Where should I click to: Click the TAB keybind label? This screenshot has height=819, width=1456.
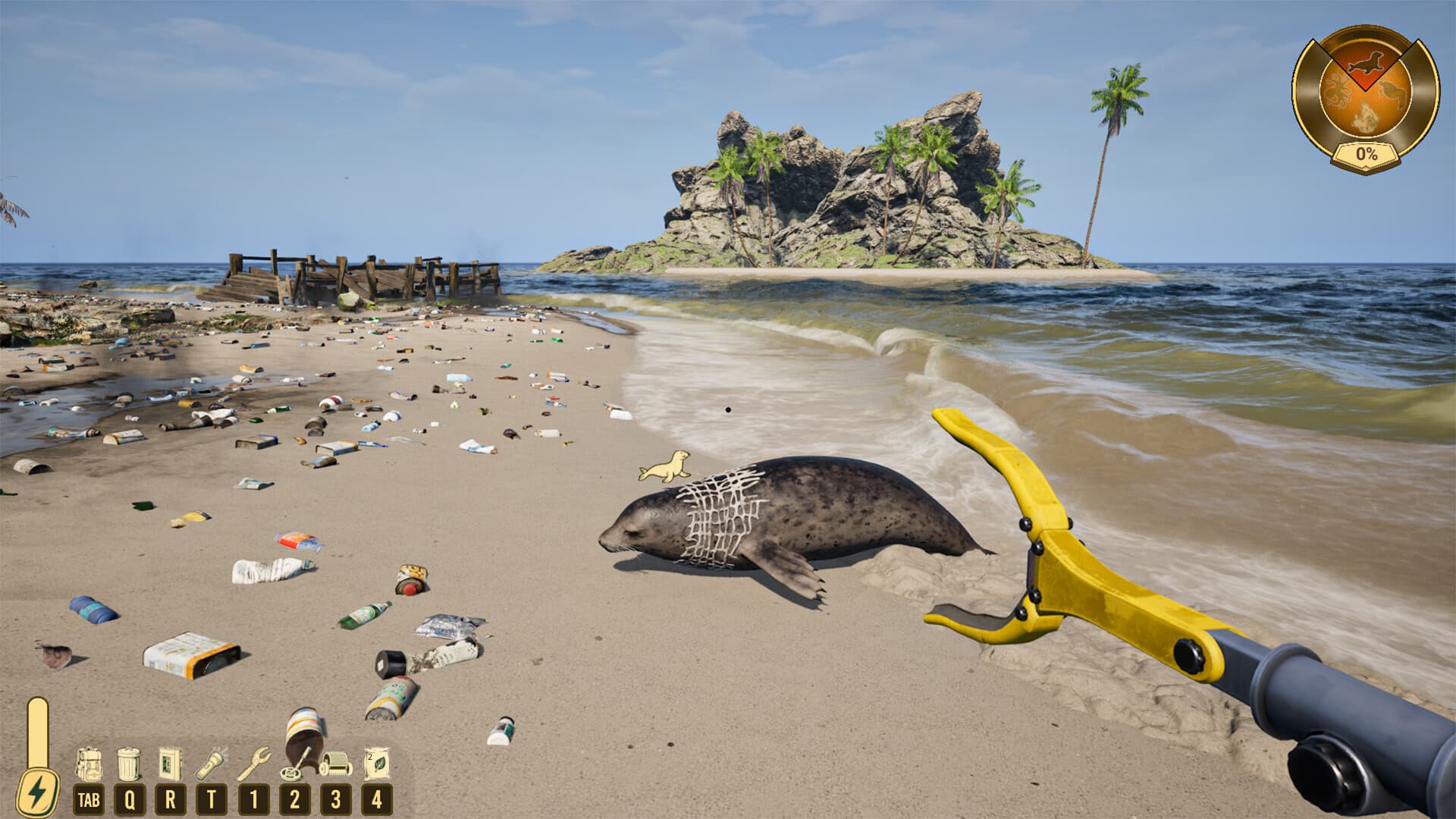tap(89, 798)
